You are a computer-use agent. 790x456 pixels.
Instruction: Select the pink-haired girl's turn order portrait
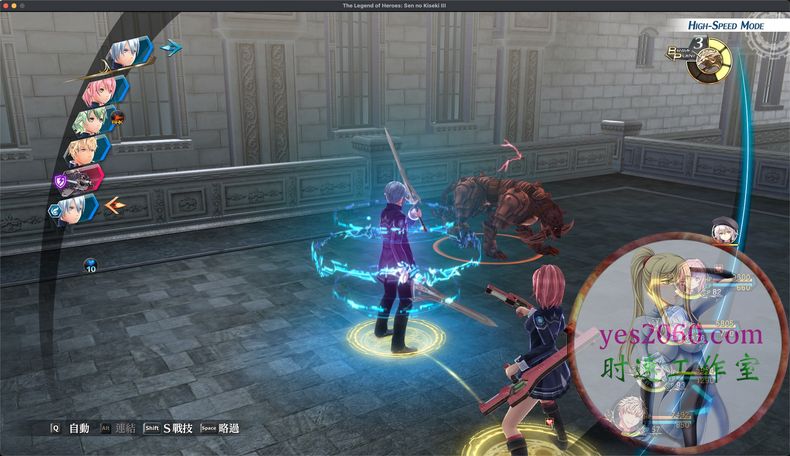[x=101, y=91]
